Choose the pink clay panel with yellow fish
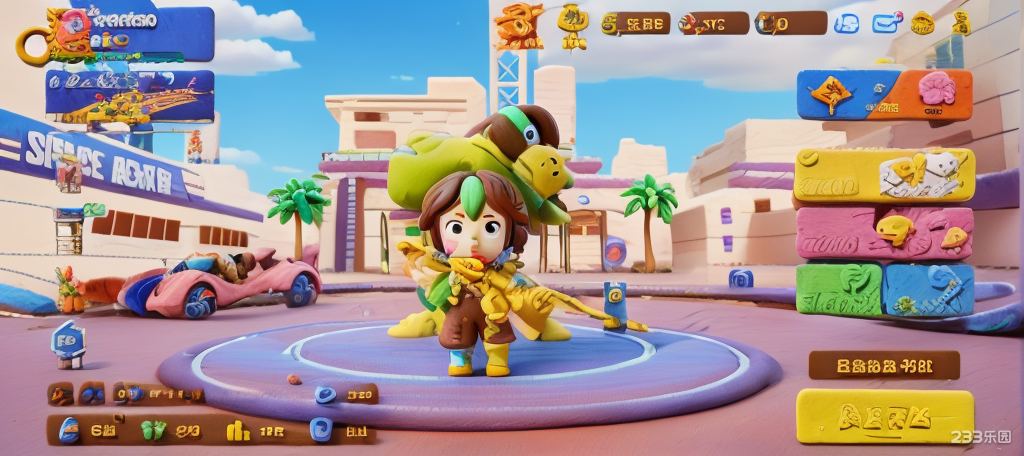1024x456 pixels. (884, 233)
